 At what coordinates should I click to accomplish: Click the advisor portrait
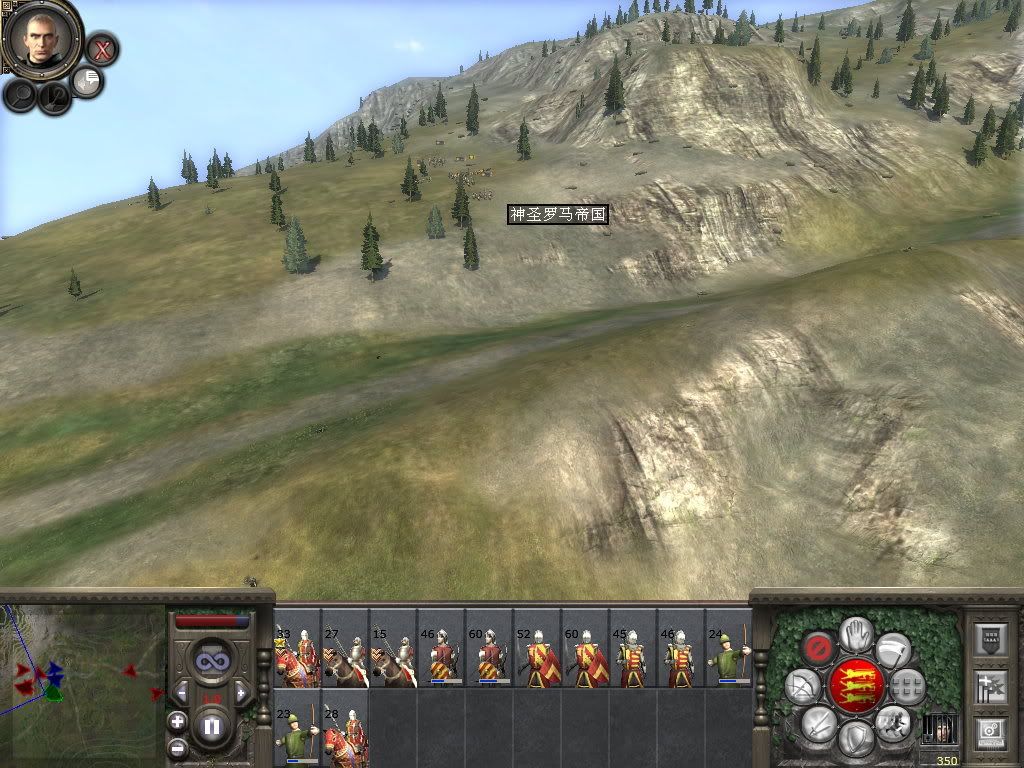[x=41, y=36]
